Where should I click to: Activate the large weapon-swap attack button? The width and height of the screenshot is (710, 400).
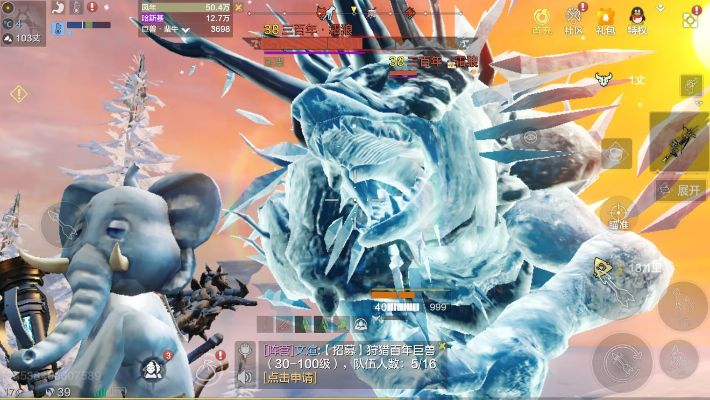622,361
